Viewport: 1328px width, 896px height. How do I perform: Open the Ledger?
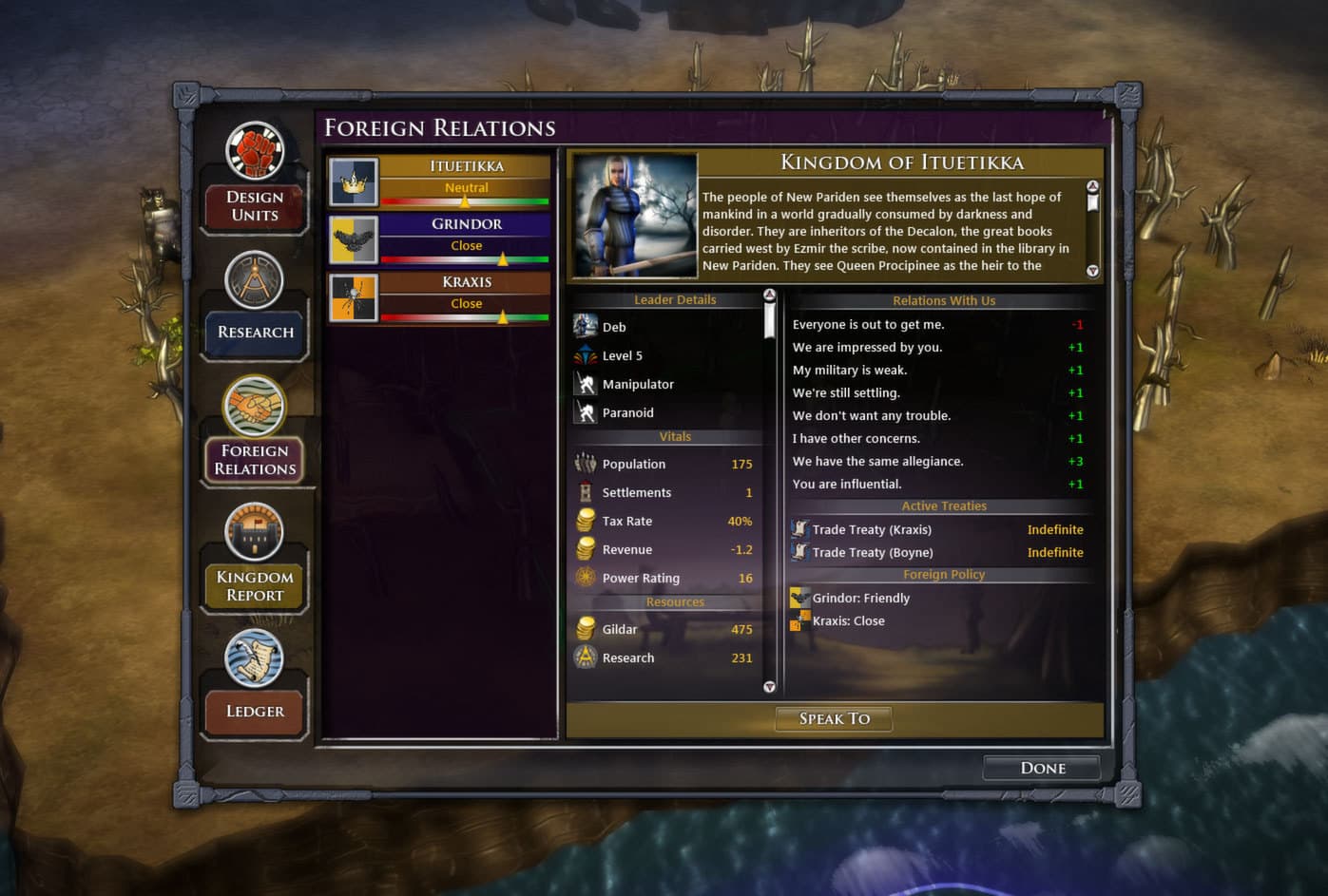click(255, 711)
